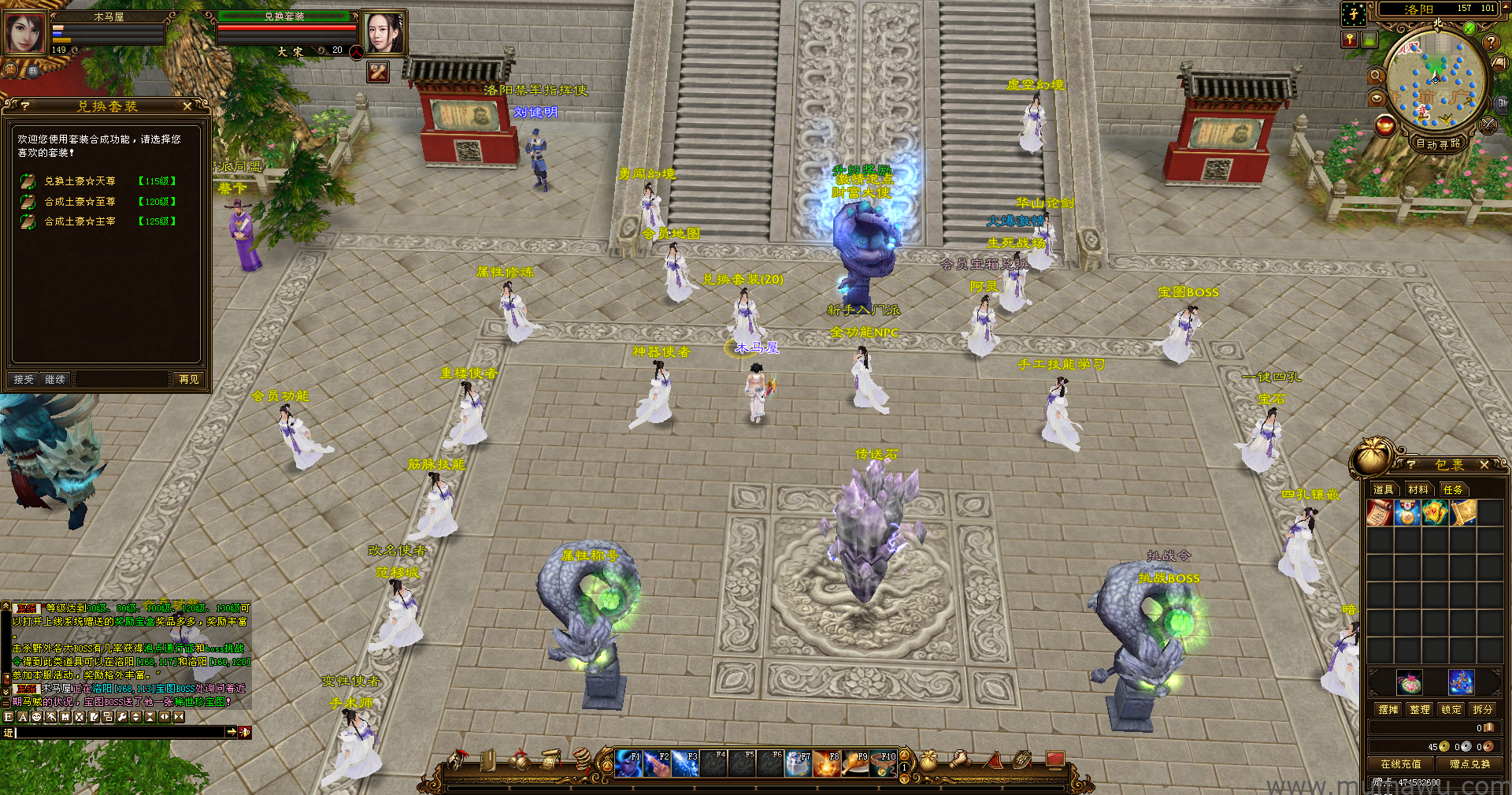Image resolution: width=1512 pixels, height=795 pixels.
Task: Click the 整理 sort inventory button
Action: tap(1420, 709)
